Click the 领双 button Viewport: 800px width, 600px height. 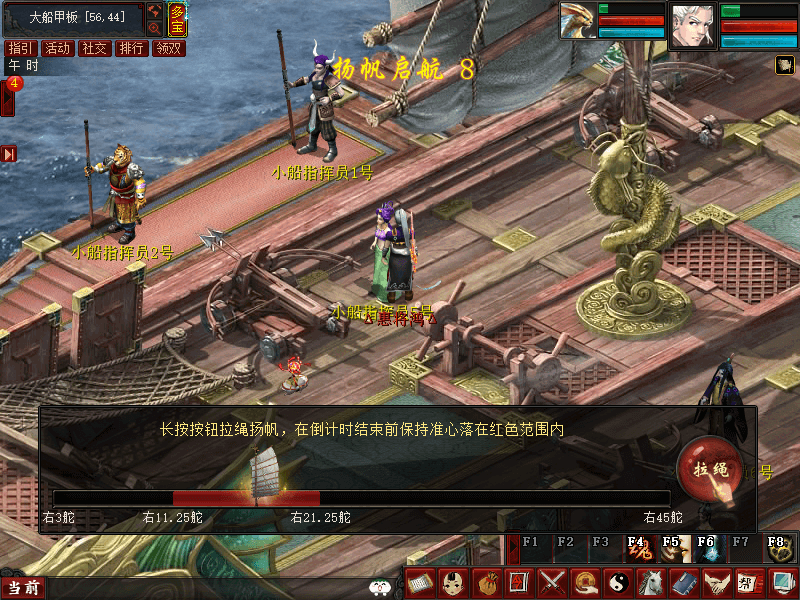tap(168, 48)
